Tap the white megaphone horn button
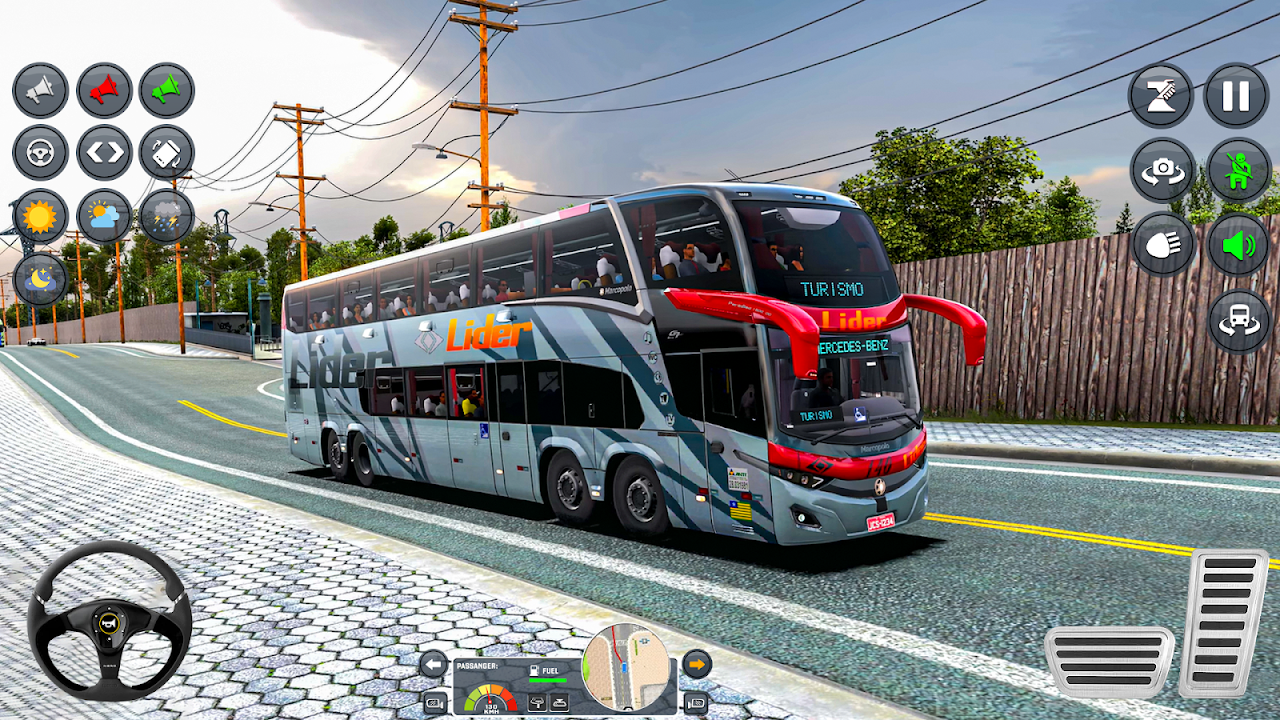 [40, 91]
